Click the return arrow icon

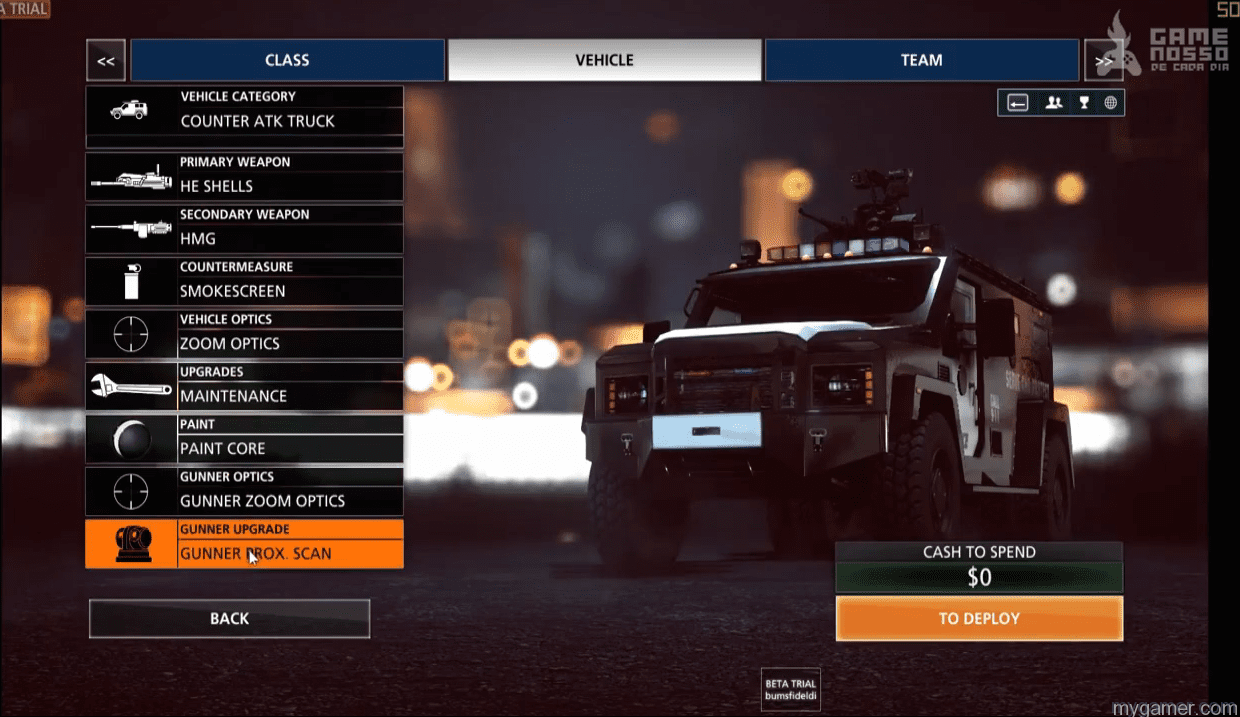[x=1018, y=102]
